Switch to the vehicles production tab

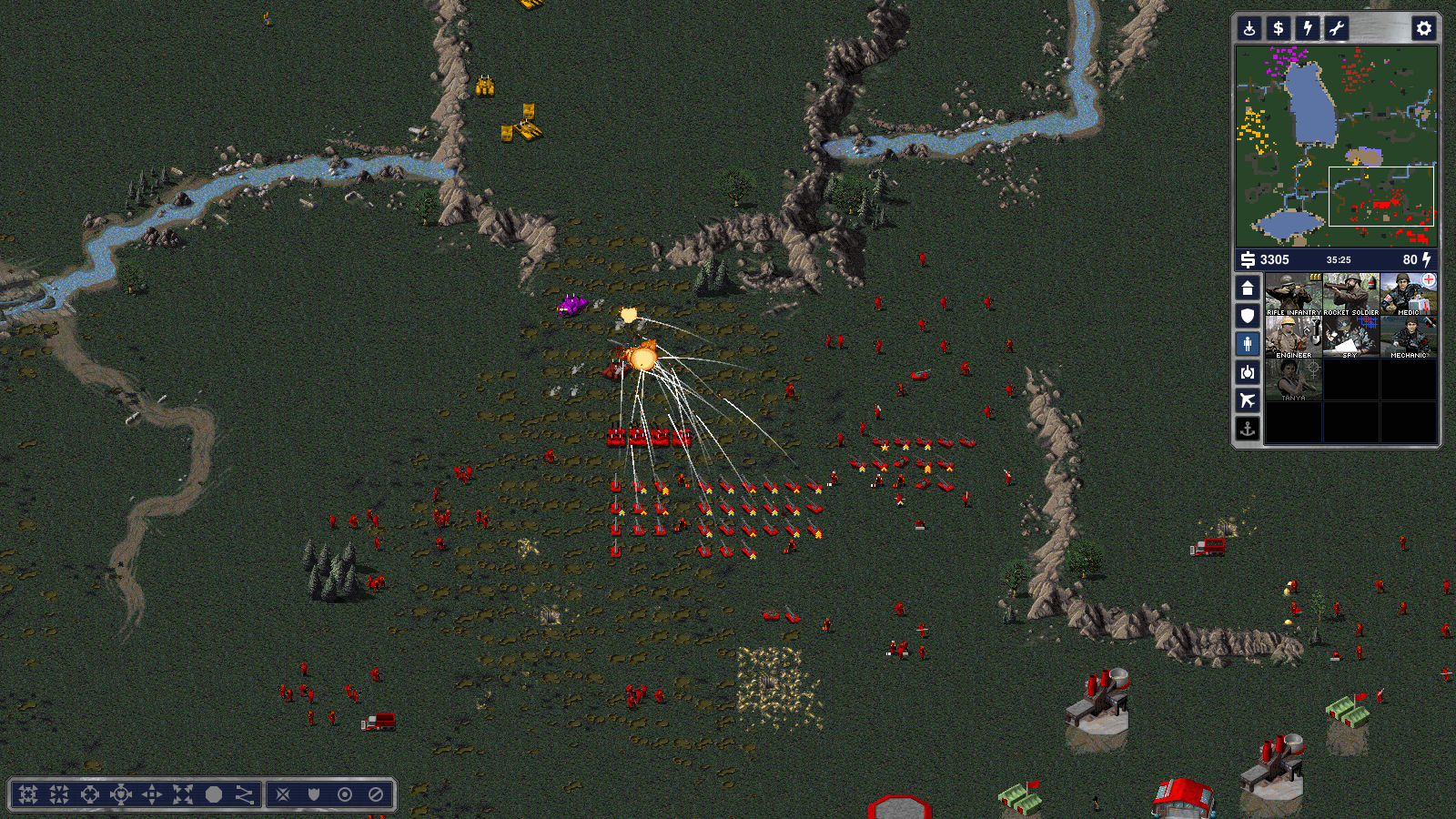click(1248, 372)
